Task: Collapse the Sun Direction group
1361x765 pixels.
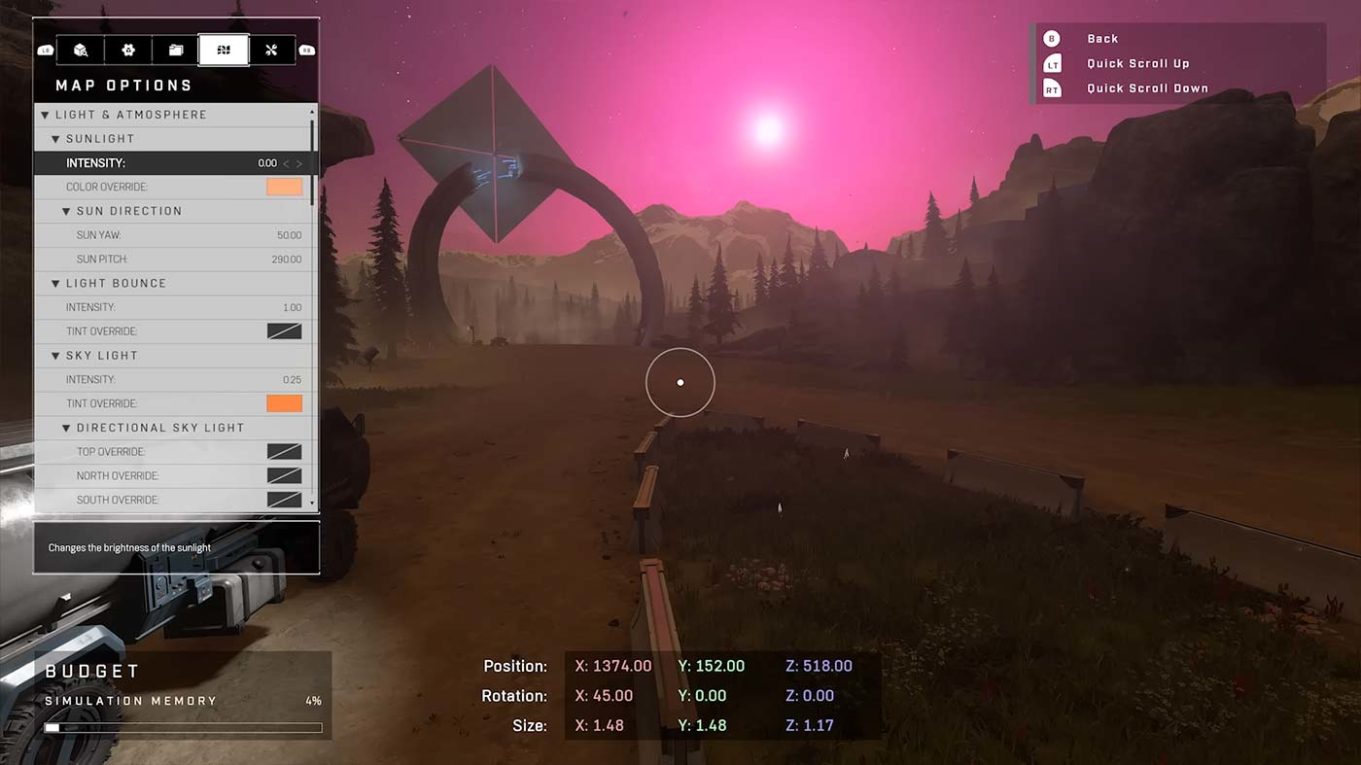Action: (67, 211)
